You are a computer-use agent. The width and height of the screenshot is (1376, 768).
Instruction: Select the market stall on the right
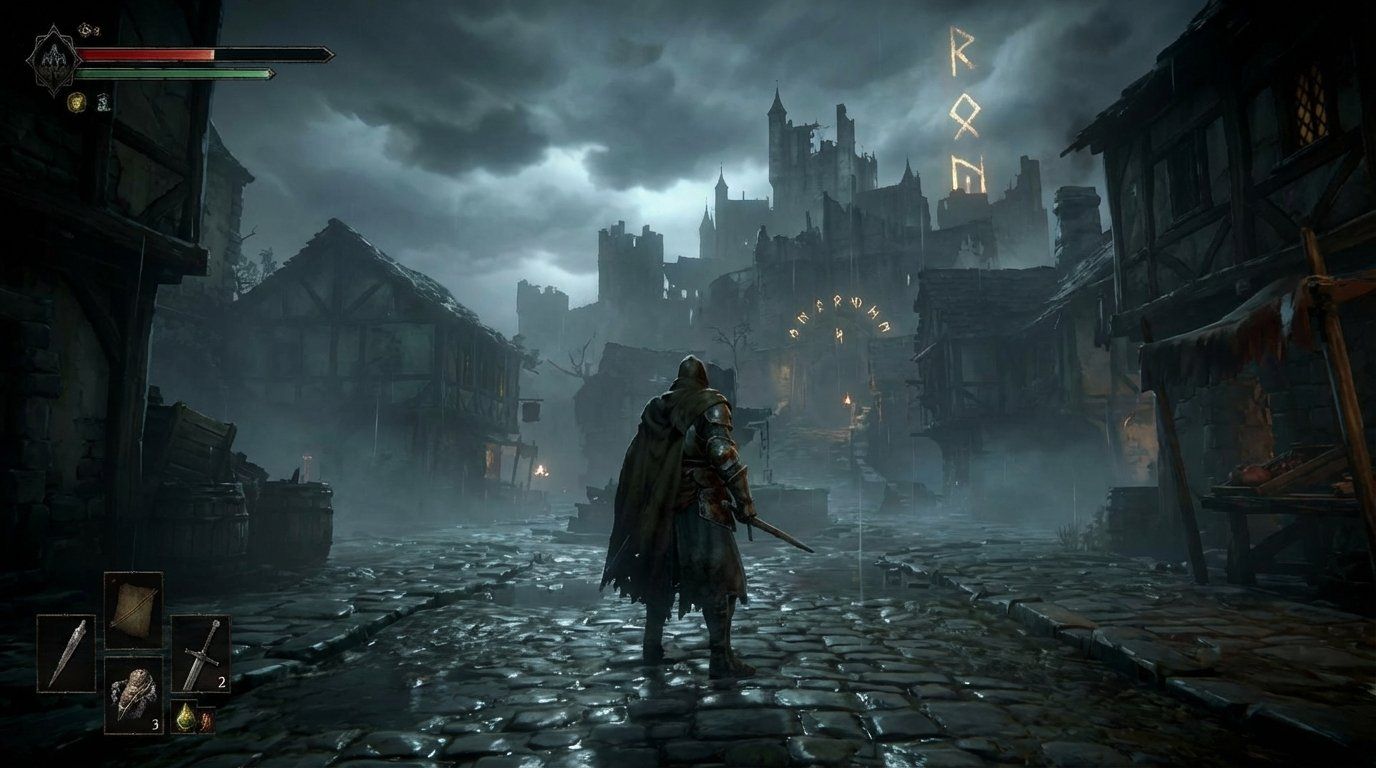click(1270, 480)
